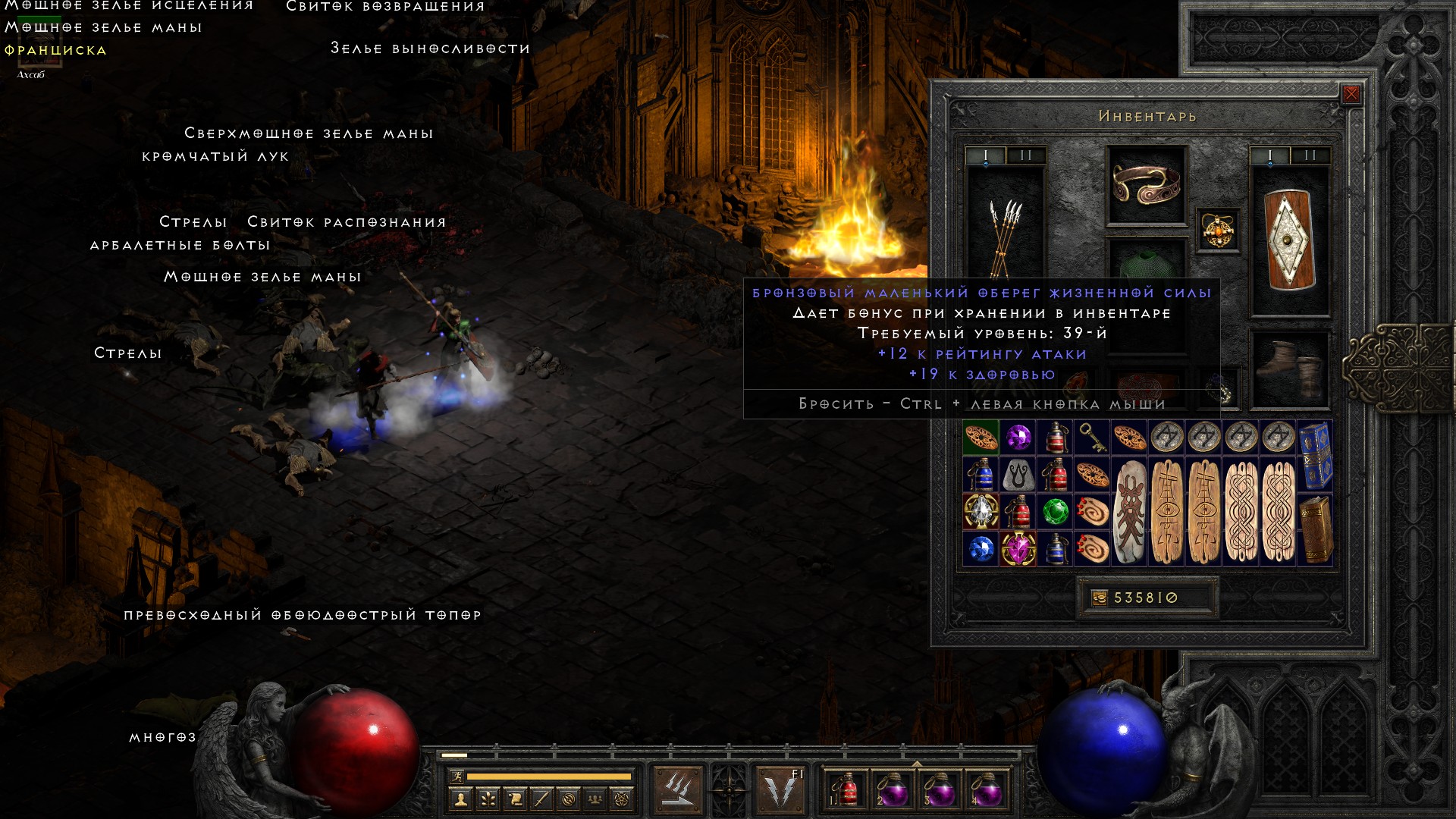
Task: Select the gray rune stone
Action: click(x=1018, y=475)
